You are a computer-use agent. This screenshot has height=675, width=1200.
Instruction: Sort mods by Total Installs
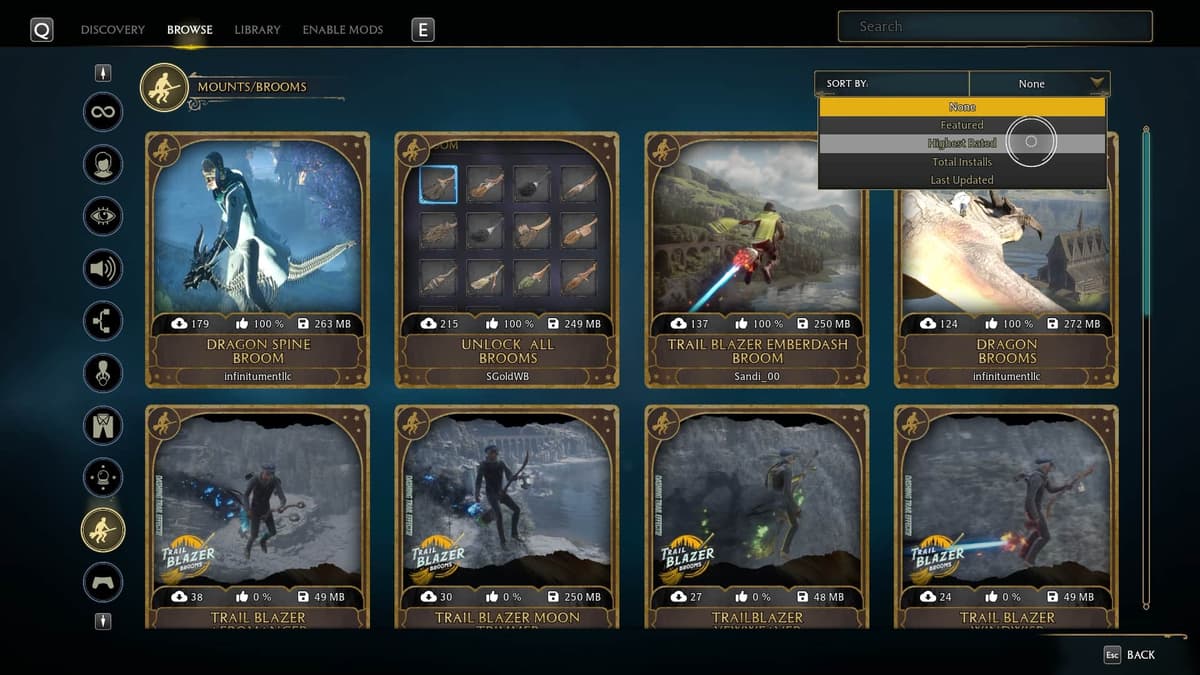pos(962,161)
